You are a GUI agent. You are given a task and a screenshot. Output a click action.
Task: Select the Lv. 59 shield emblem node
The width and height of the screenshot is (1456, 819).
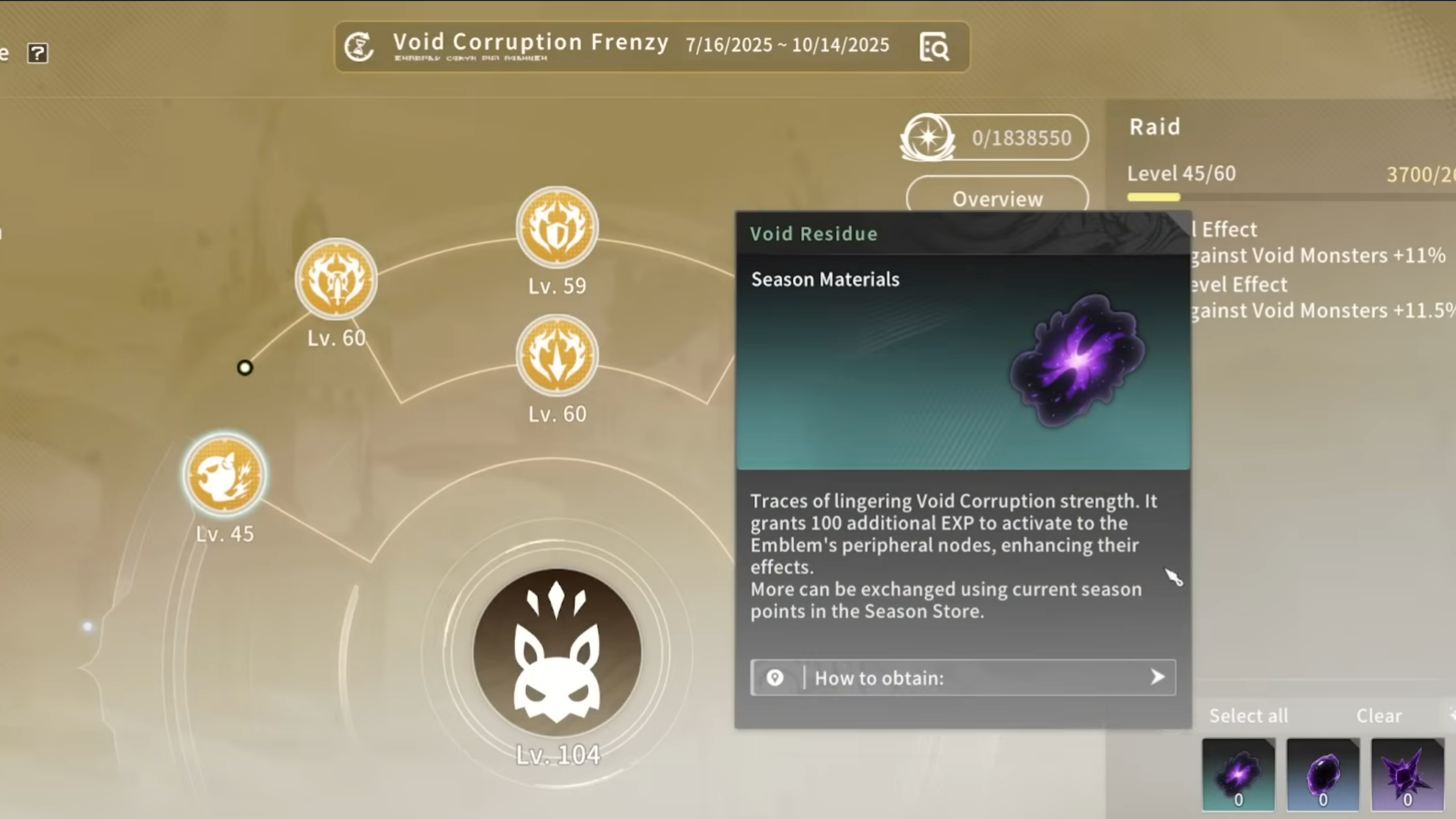tap(557, 227)
